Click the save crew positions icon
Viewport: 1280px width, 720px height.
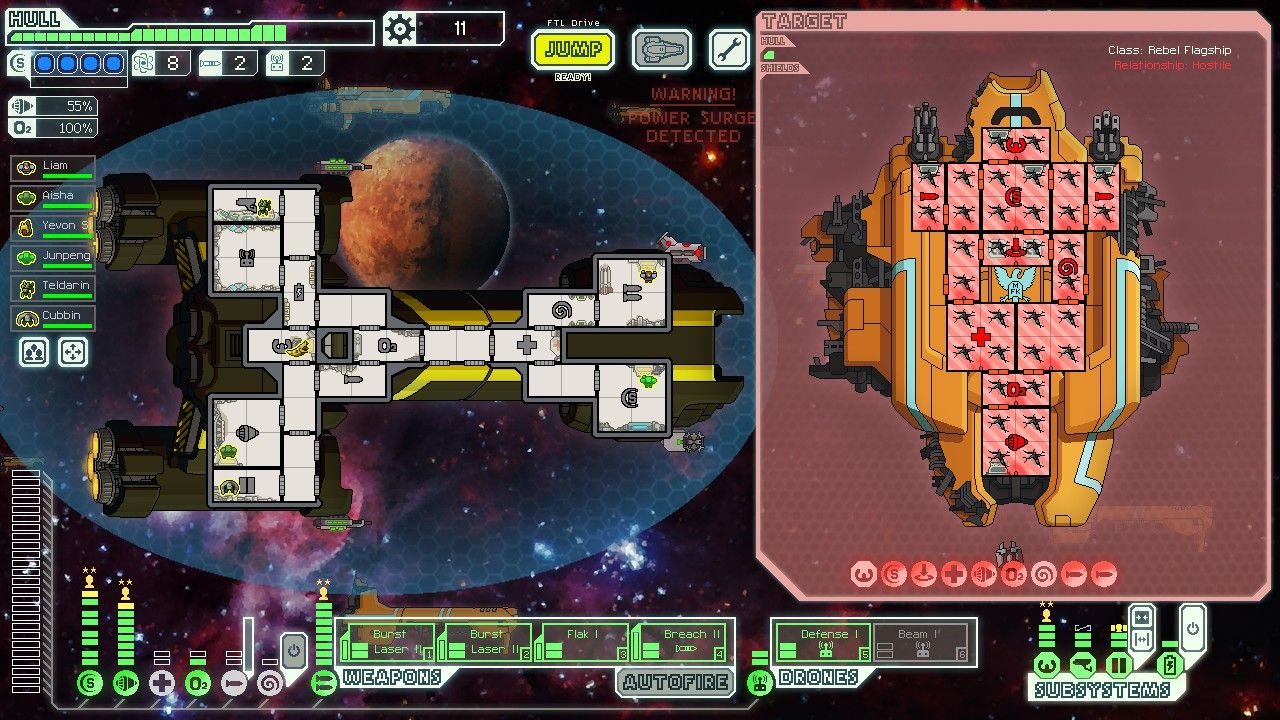(x=33, y=352)
